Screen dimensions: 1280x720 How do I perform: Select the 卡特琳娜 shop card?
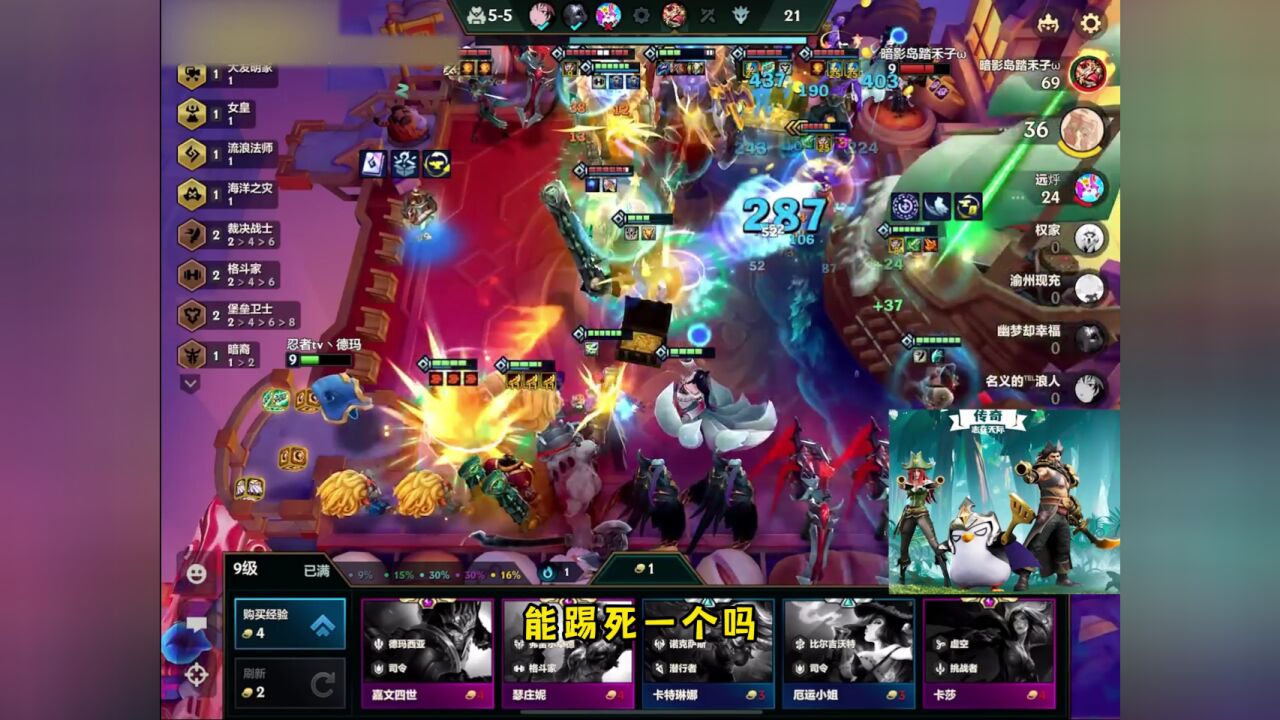point(708,654)
